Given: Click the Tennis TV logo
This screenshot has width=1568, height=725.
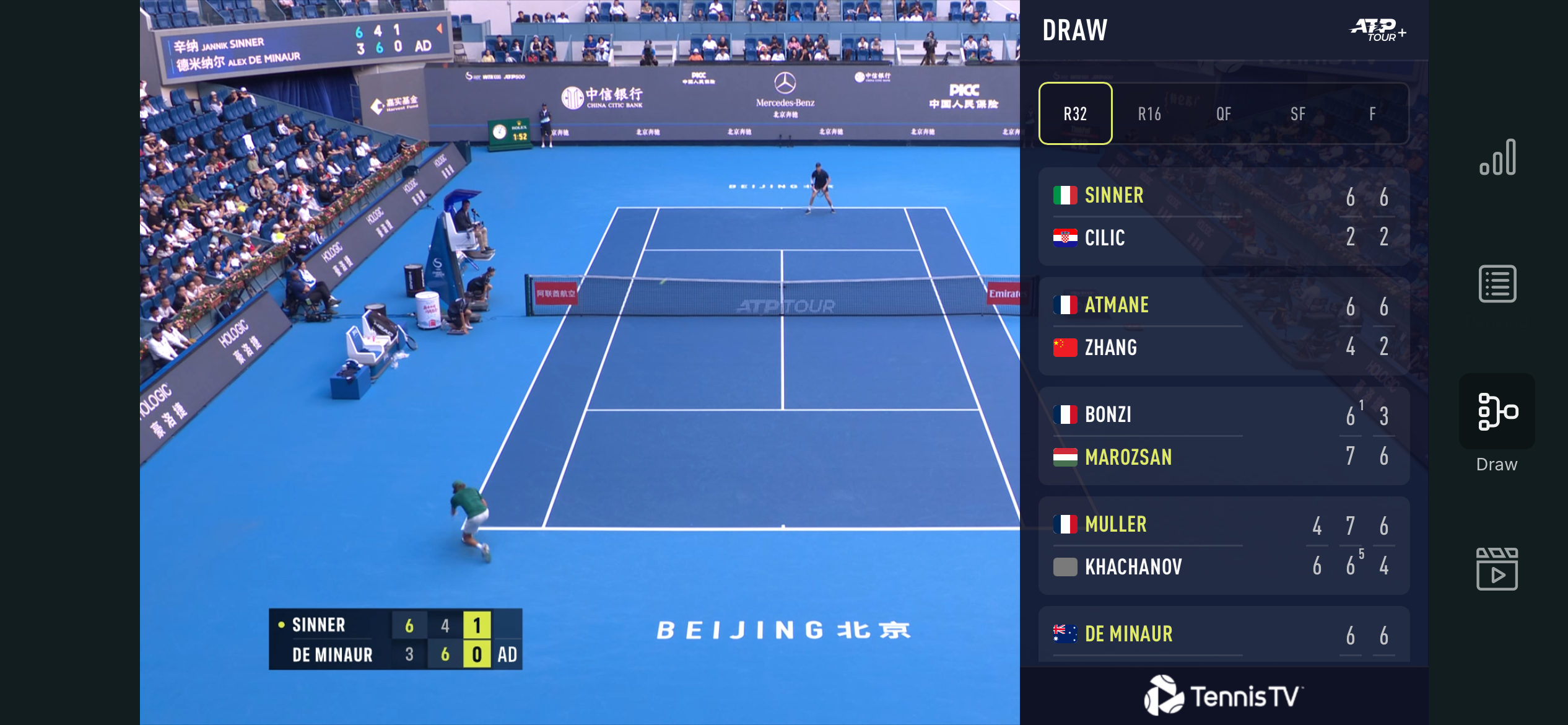Looking at the screenshot, I should pos(1224,695).
